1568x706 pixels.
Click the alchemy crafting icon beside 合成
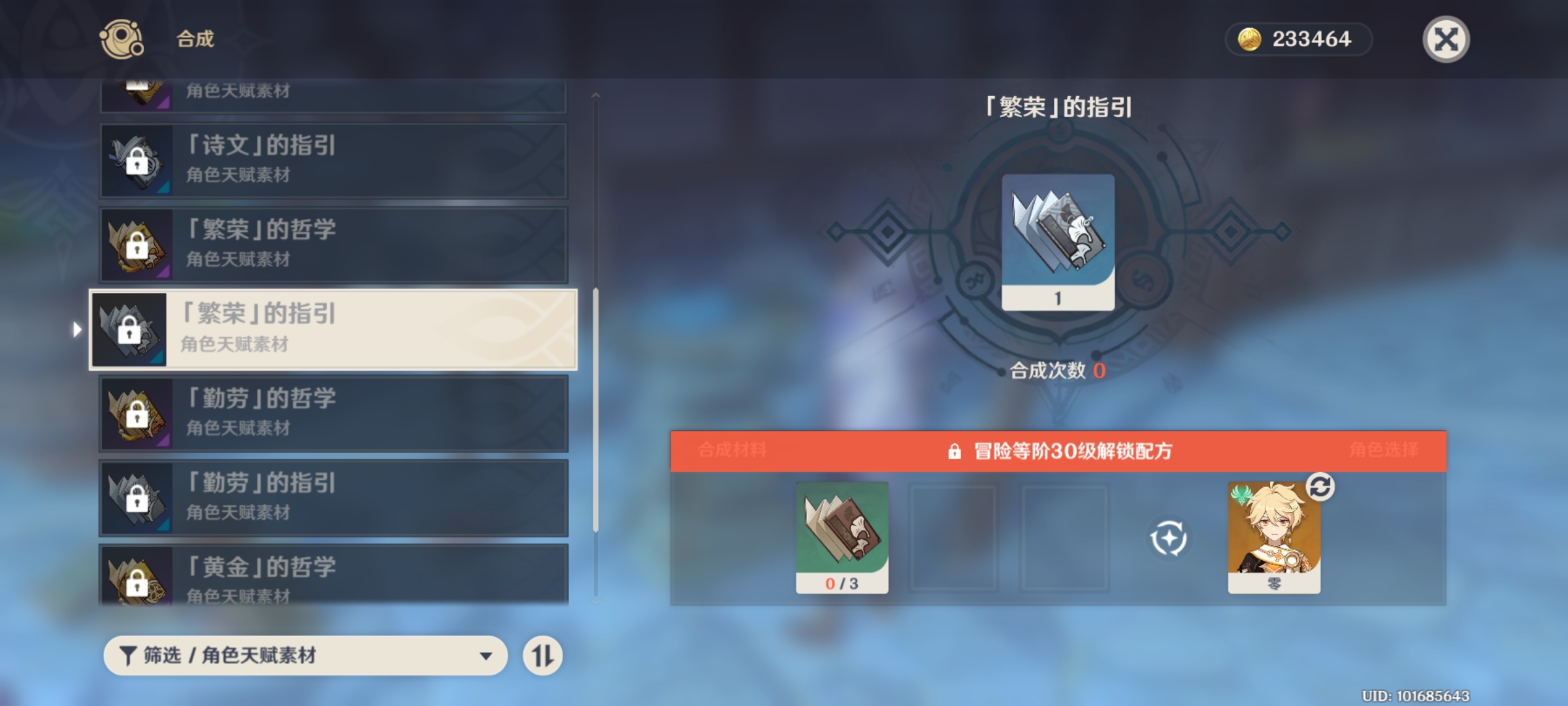pyautogui.click(x=121, y=41)
